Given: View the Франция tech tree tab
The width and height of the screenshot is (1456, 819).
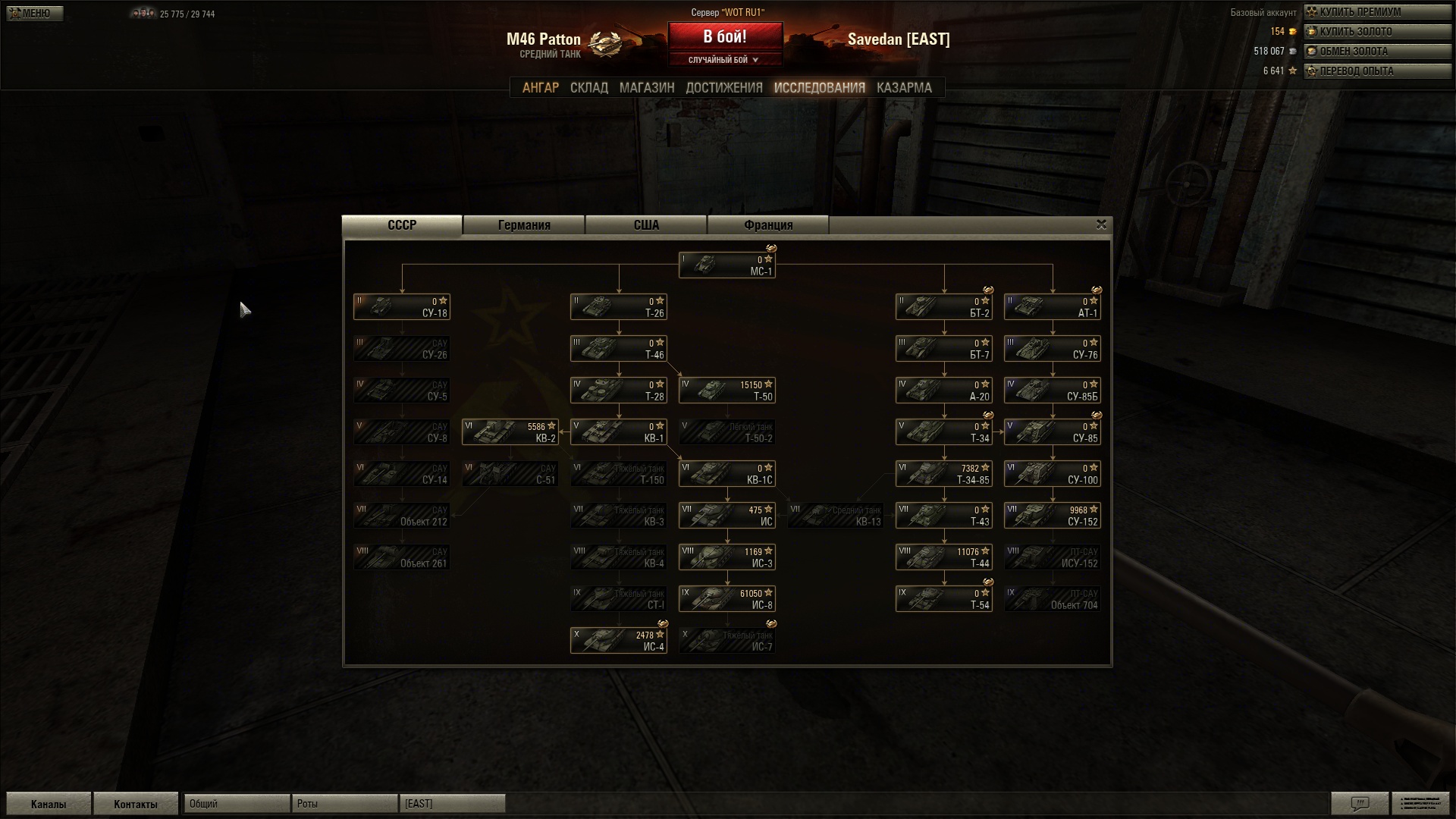Looking at the screenshot, I should [x=768, y=225].
